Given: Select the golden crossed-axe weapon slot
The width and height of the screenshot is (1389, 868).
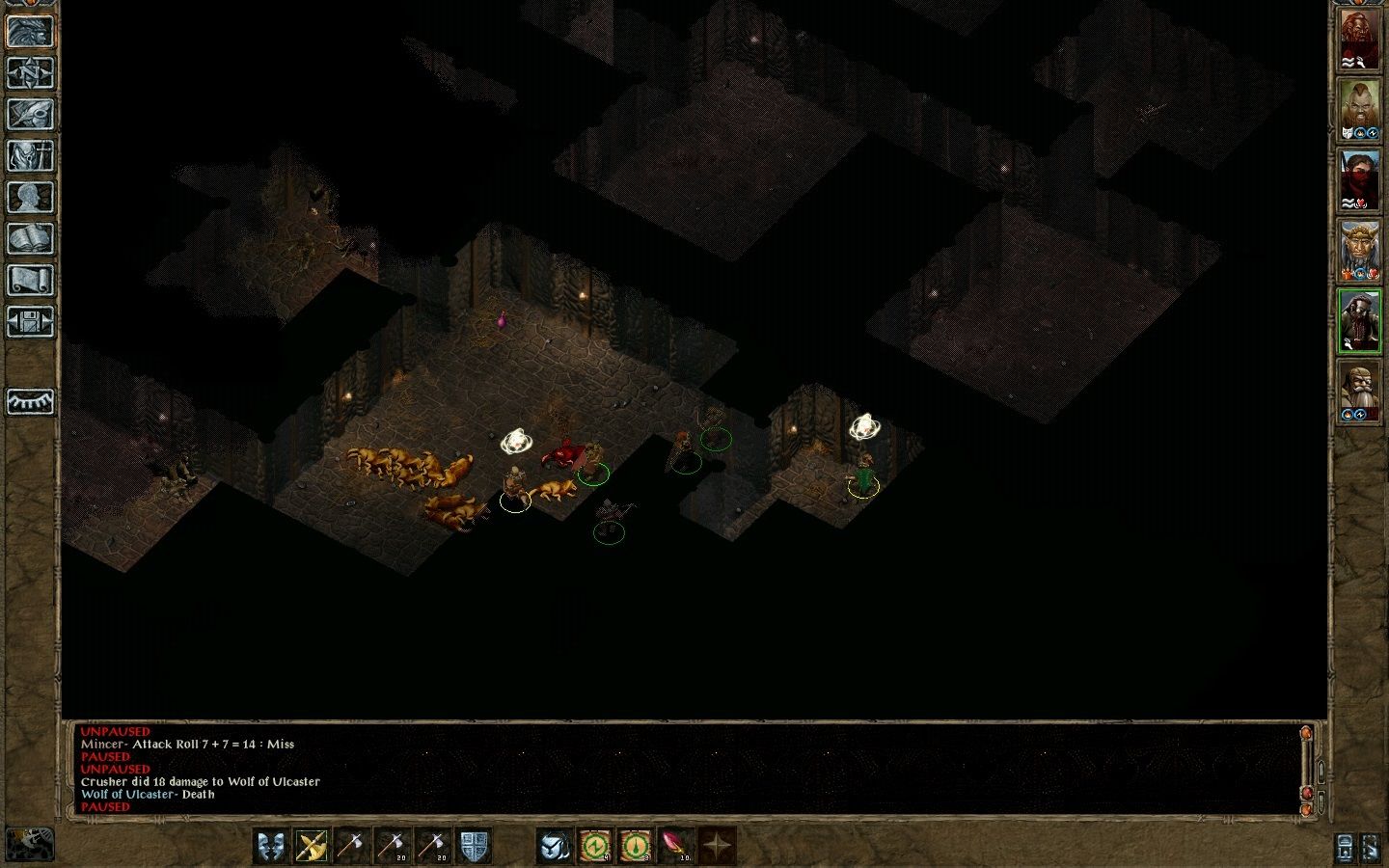Looking at the screenshot, I should 312,846.
